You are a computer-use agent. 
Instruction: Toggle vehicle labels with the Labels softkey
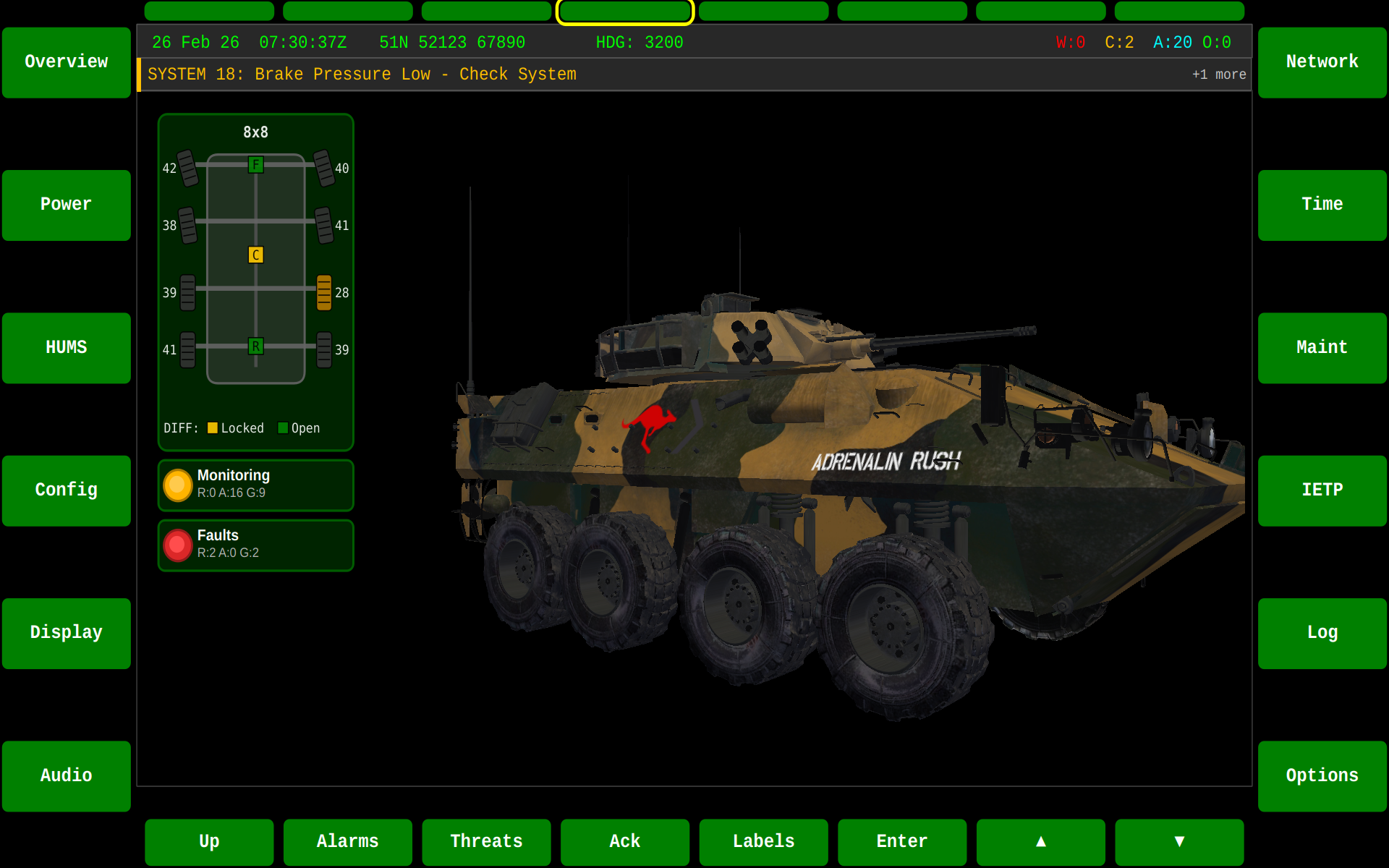pyautogui.click(x=763, y=841)
